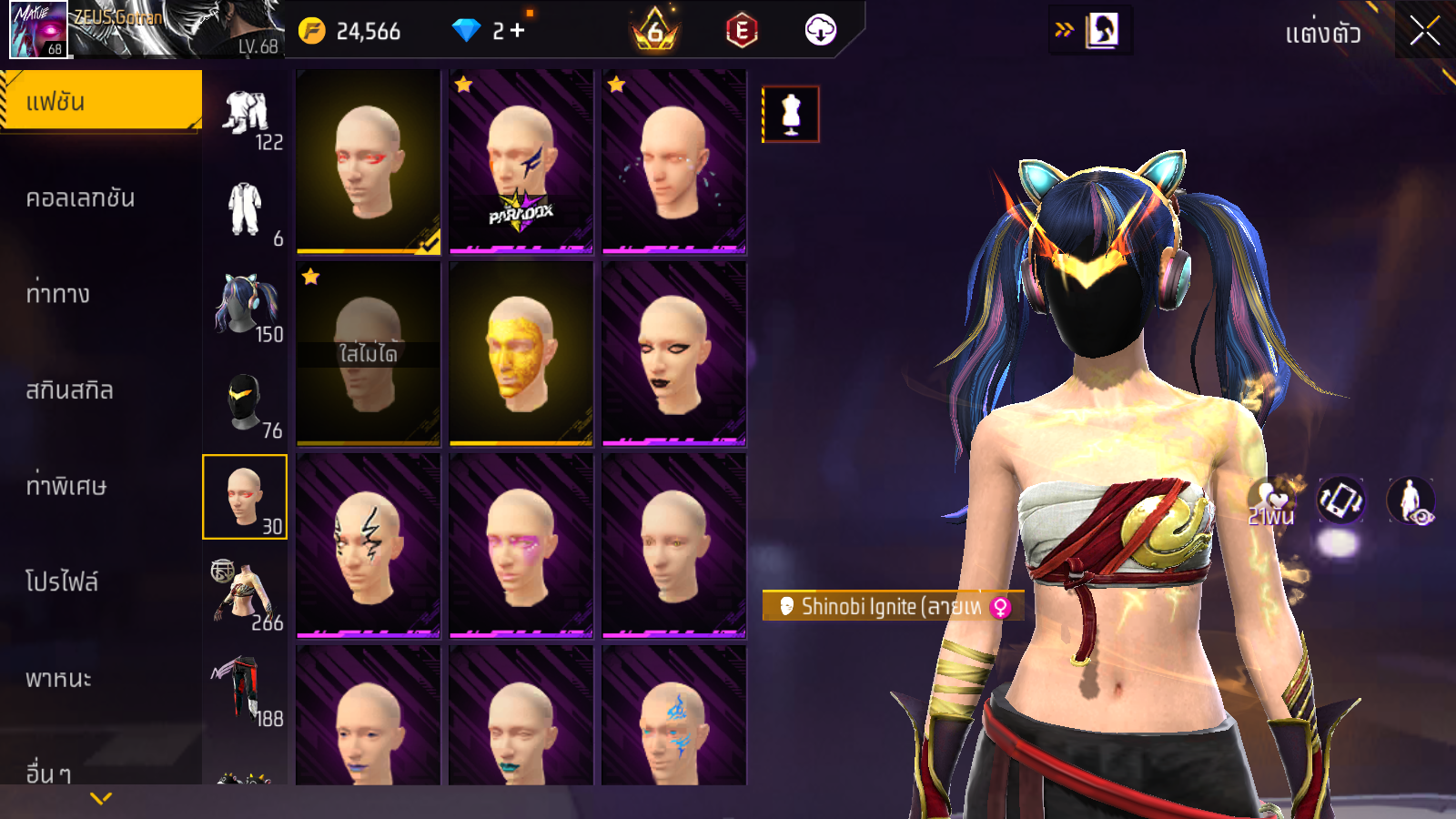The height and width of the screenshot is (819, 1456).
Task: Go to the ท่าพิเศษ section
Action: [66, 486]
